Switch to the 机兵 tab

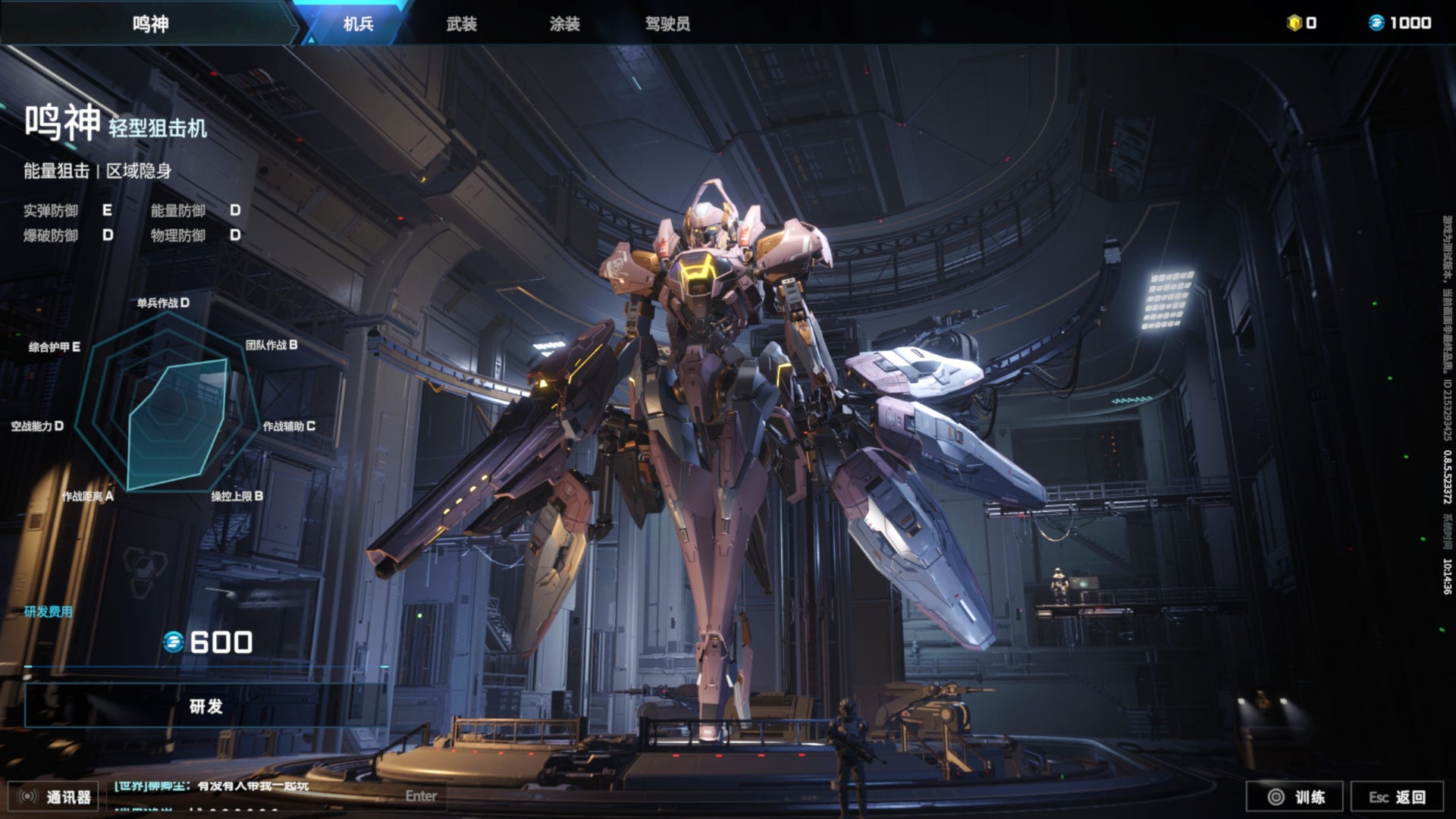click(x=358, y=24)
